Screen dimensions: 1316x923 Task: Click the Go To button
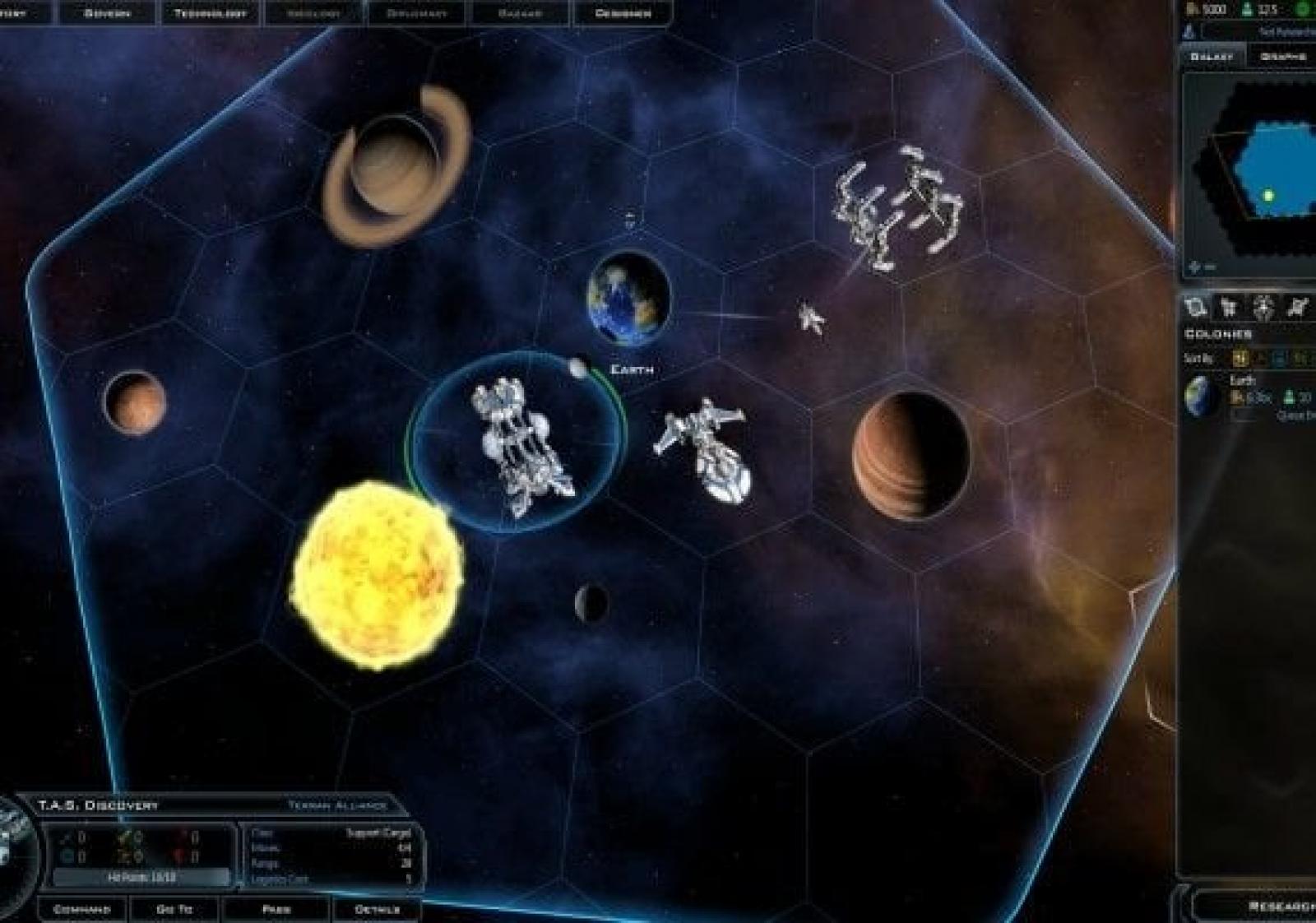coord(174,909)
